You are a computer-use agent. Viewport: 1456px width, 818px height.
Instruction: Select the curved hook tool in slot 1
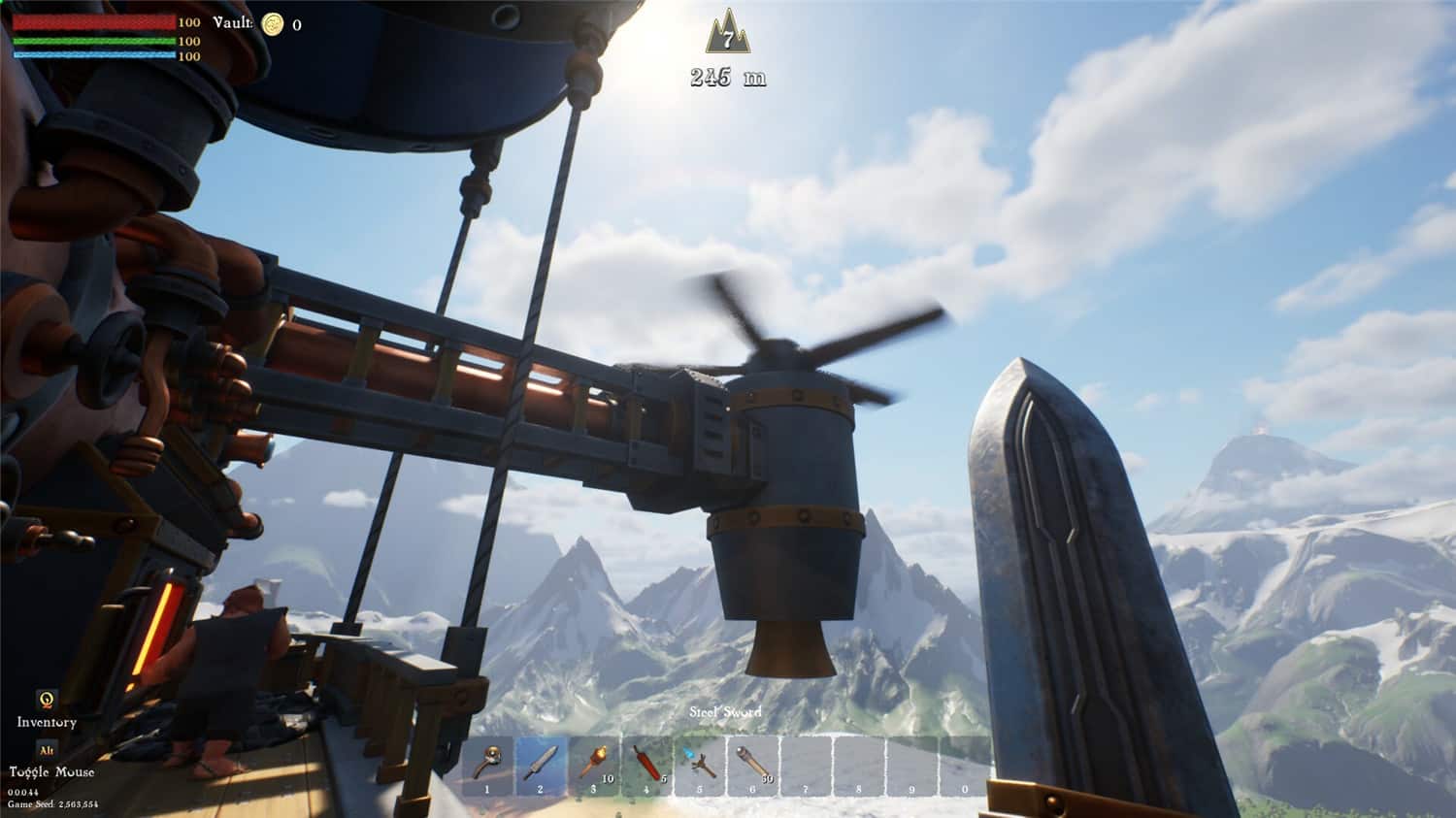(x=487, y=765)
